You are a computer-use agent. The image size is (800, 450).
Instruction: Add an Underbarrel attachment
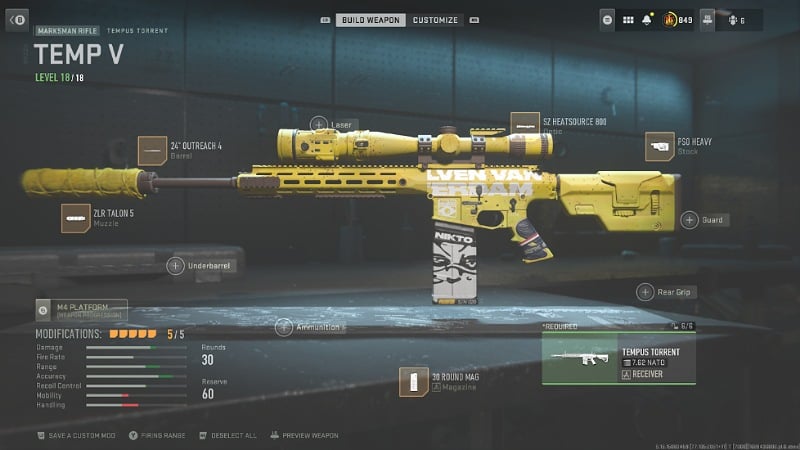coord(175,265)
